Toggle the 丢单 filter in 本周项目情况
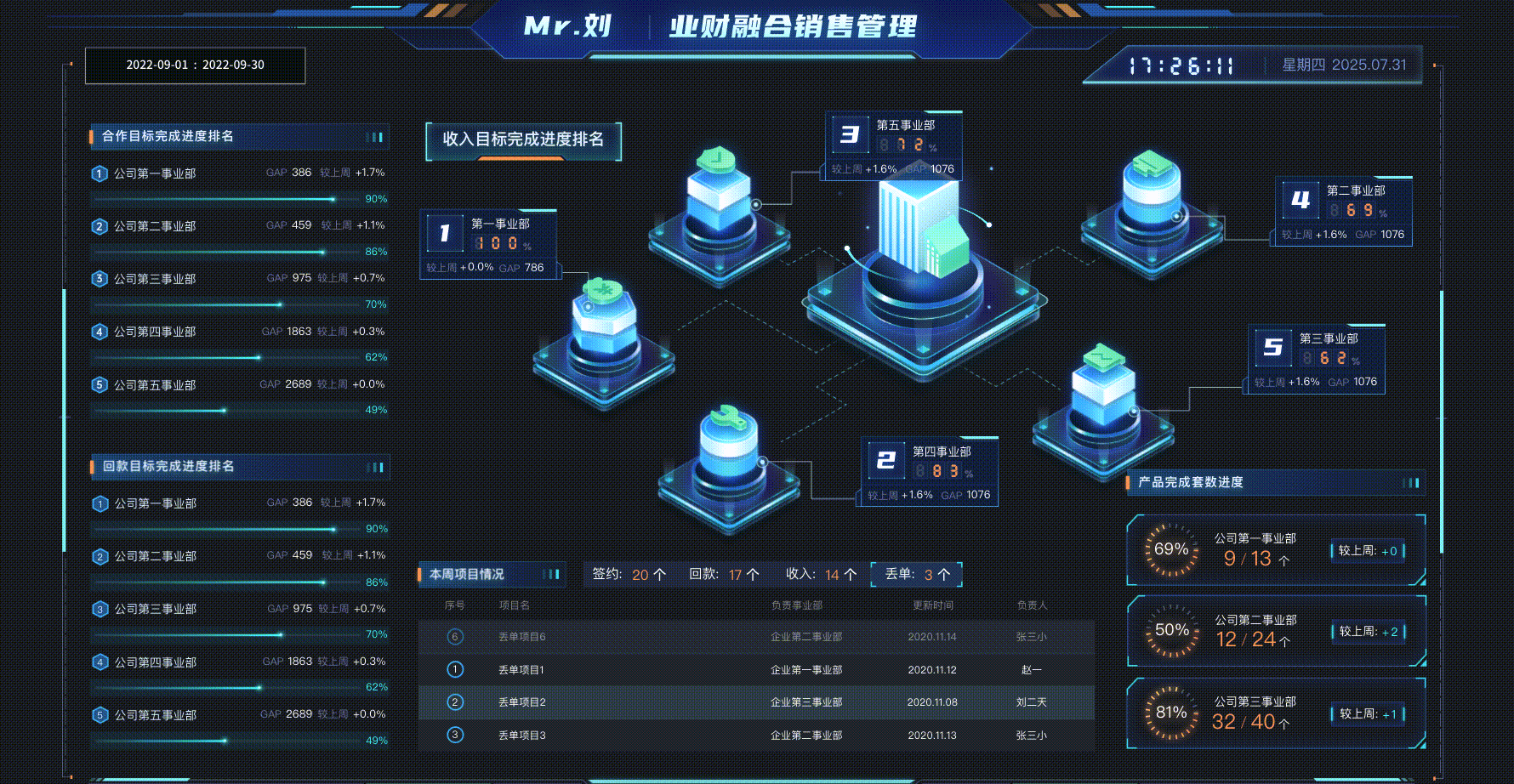The height and width of the screenshot is (784, 1514). tap(916, 574)
